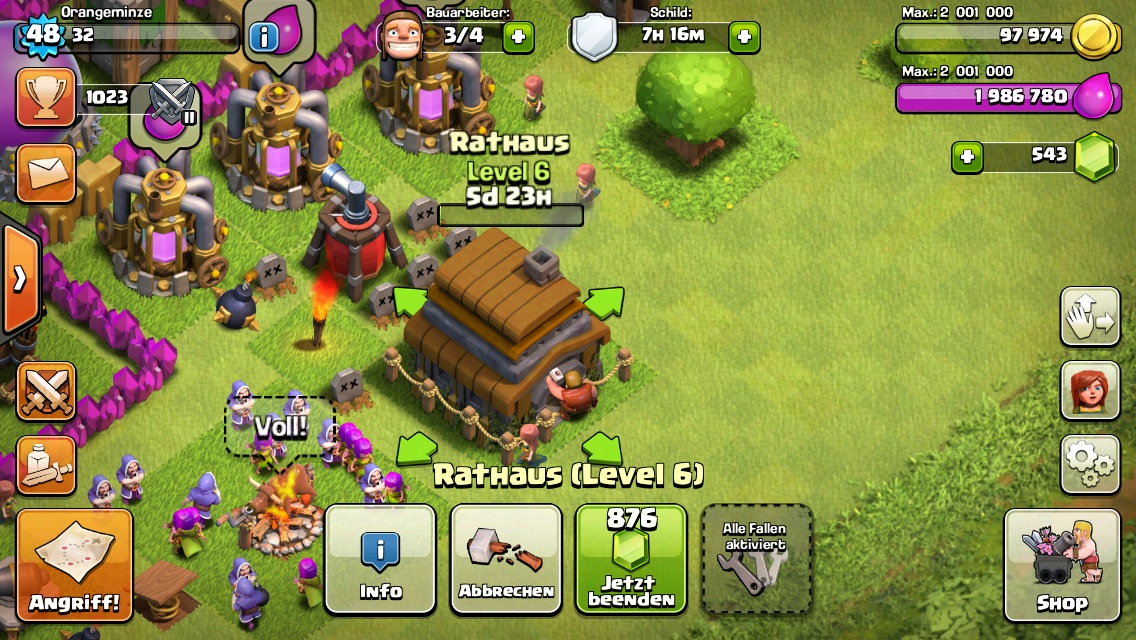
Task: Toggle the village edit hand button
Action: [1090, 317]
